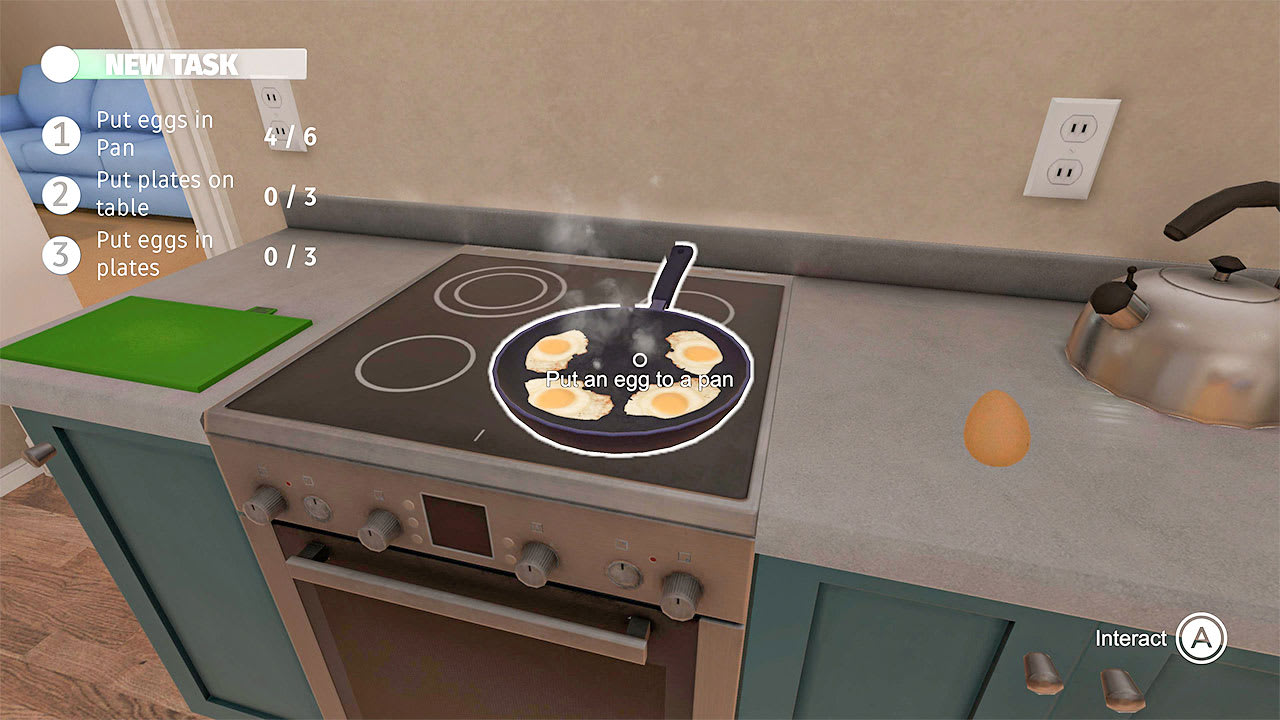Click the task number 1 circle icon
The width and height of the screenshot is (1280, 720).
(62, 133)
